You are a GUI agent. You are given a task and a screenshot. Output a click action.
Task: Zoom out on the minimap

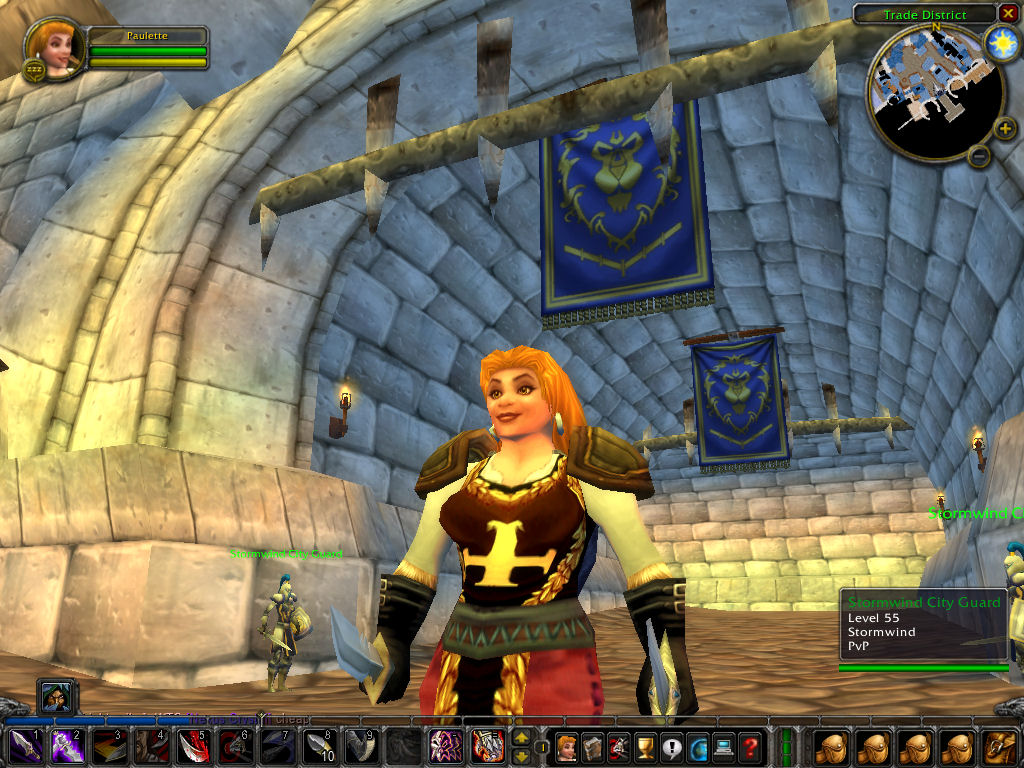pyautogui.click(x=980, y=155)
